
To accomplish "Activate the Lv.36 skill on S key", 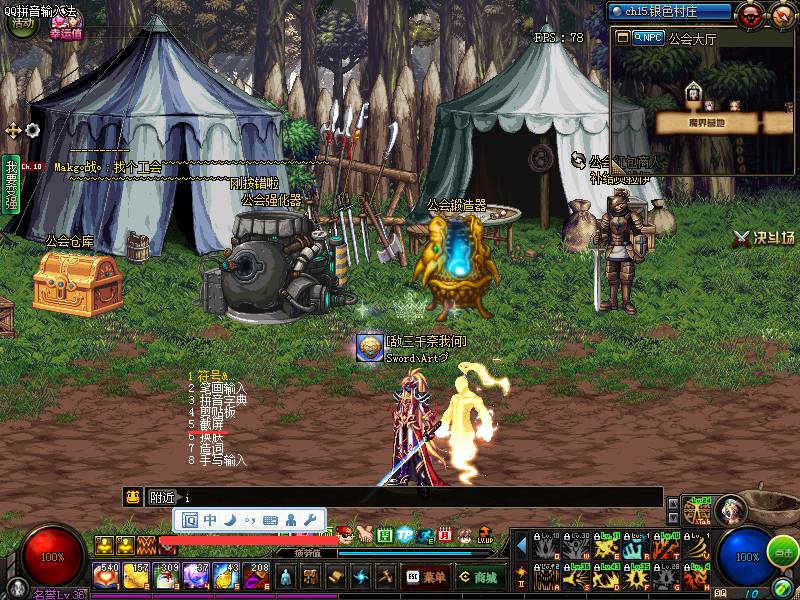I will tap(577, 576).
